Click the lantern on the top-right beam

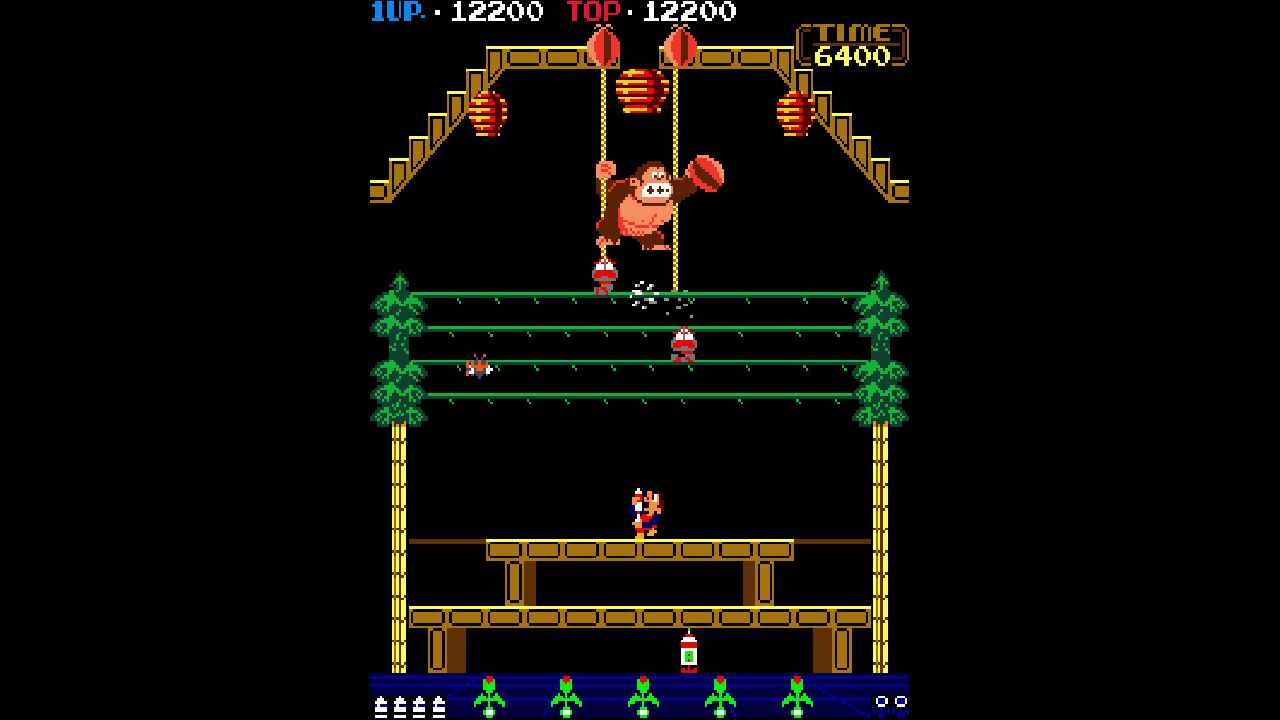click(795, 113)
